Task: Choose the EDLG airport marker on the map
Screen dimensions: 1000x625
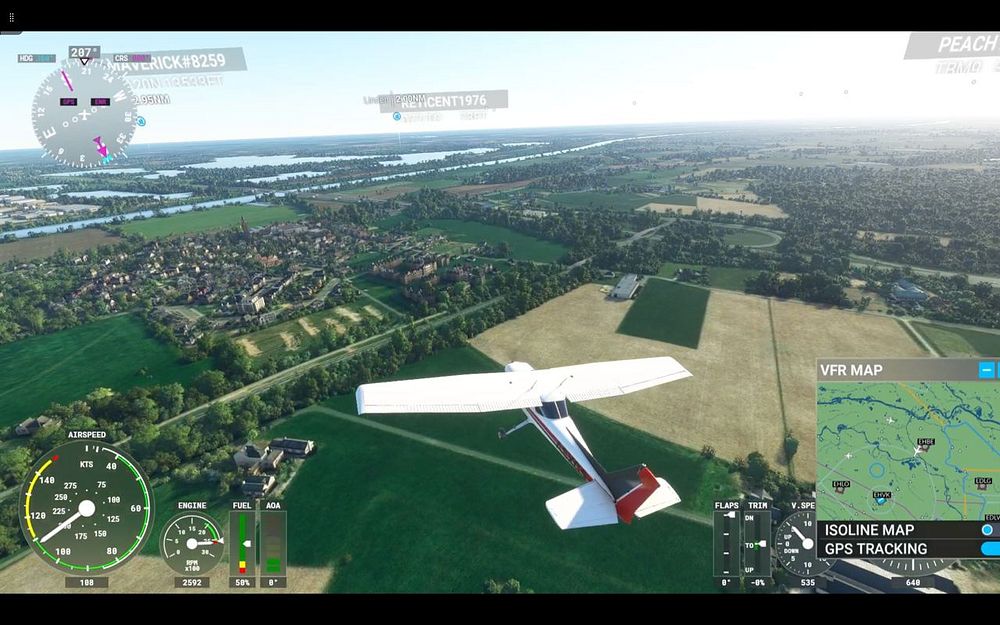Action: tap(982, 484)
